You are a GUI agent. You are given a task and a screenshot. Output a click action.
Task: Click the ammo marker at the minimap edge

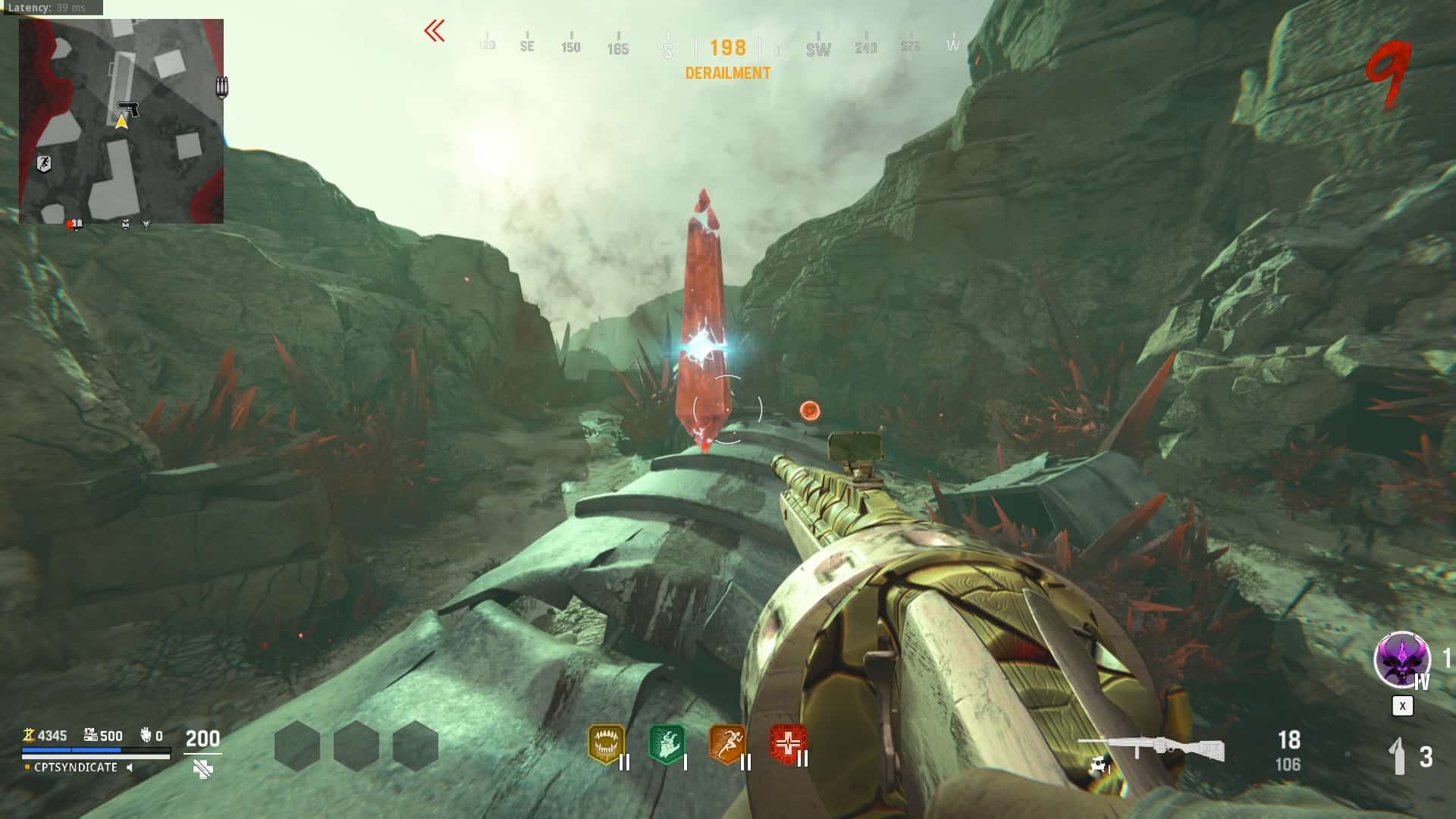[221, 86]
